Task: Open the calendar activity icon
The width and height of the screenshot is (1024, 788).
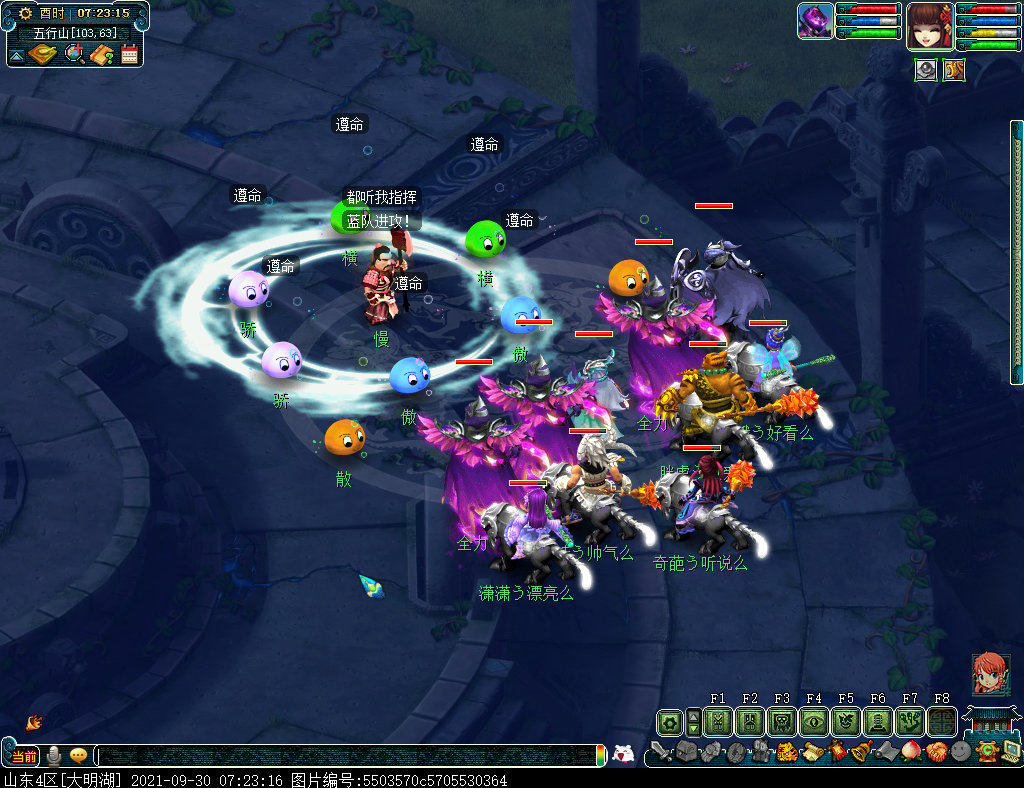Action: tap(129, 54)
